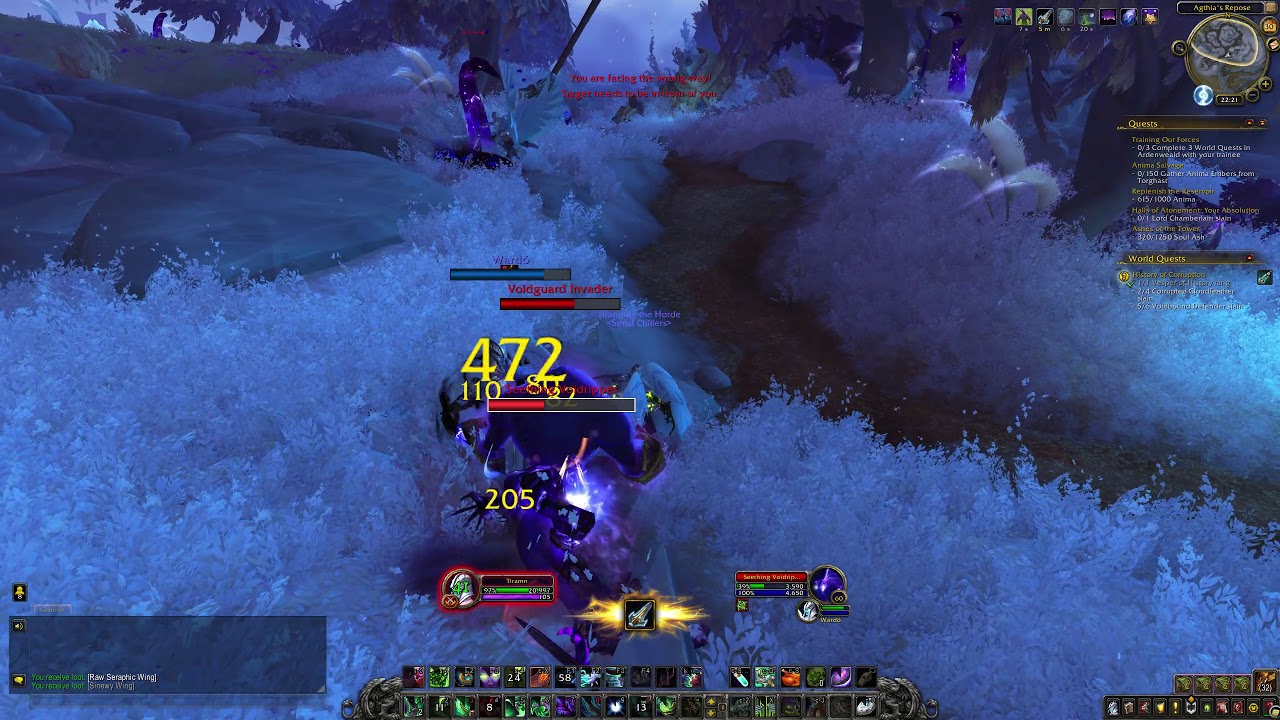Image resolution: width=1280 pixels, height=720 pixels.
Task: Activate the glowing white burst ability
Action: click(615, 707)
